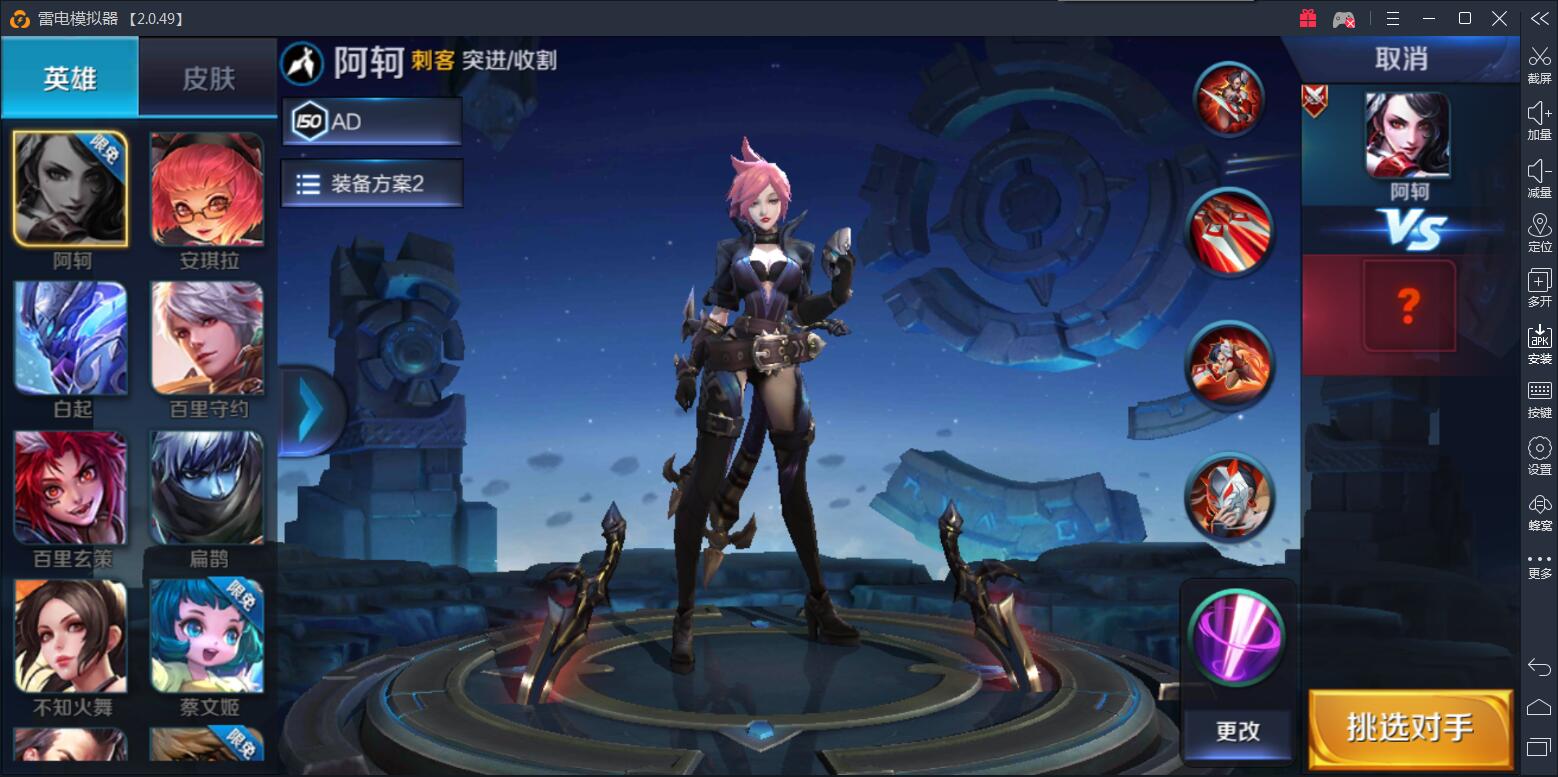Click the 挑选对手 choose opponent button
1558x777 pixels.
pos(1410,728)
